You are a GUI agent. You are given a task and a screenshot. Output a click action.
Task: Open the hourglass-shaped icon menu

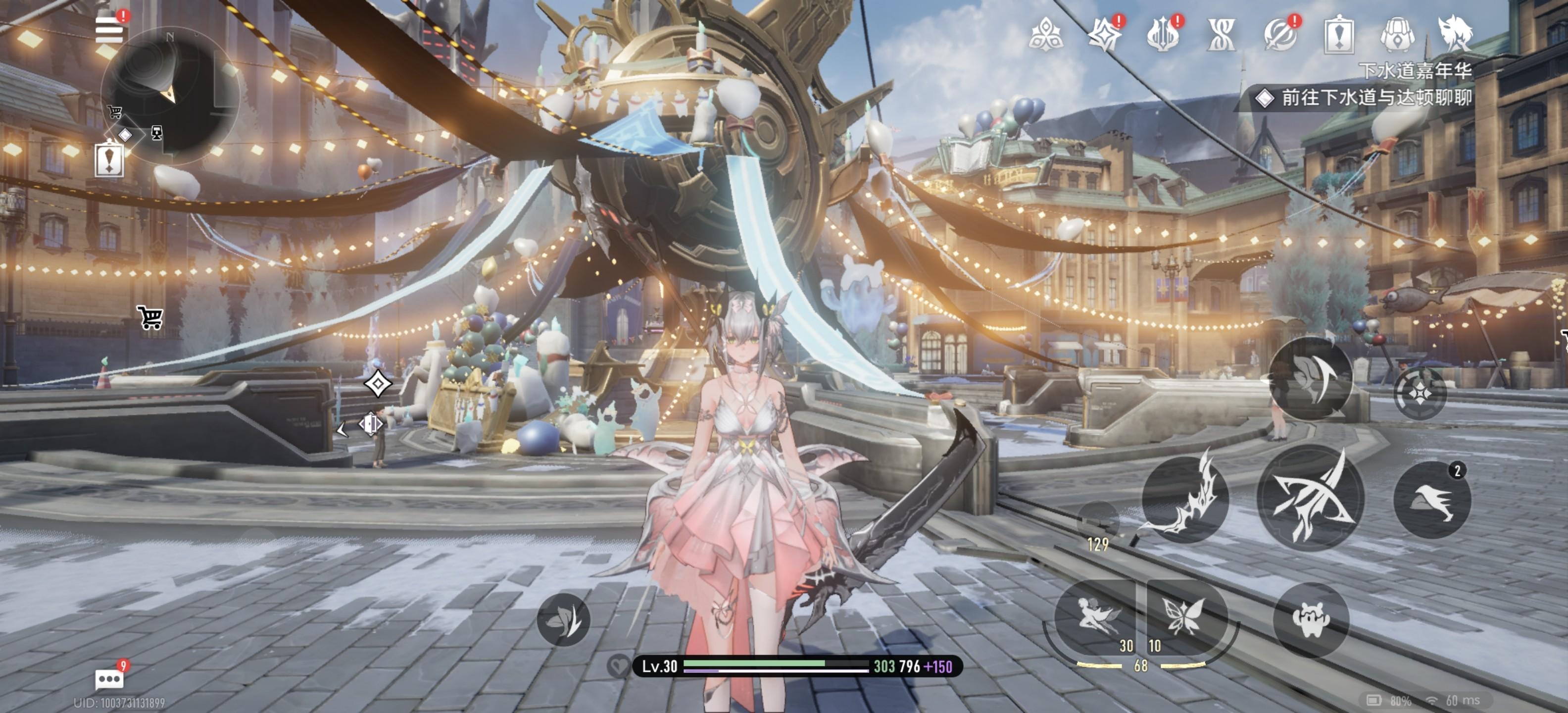(x=1221, y=34)
